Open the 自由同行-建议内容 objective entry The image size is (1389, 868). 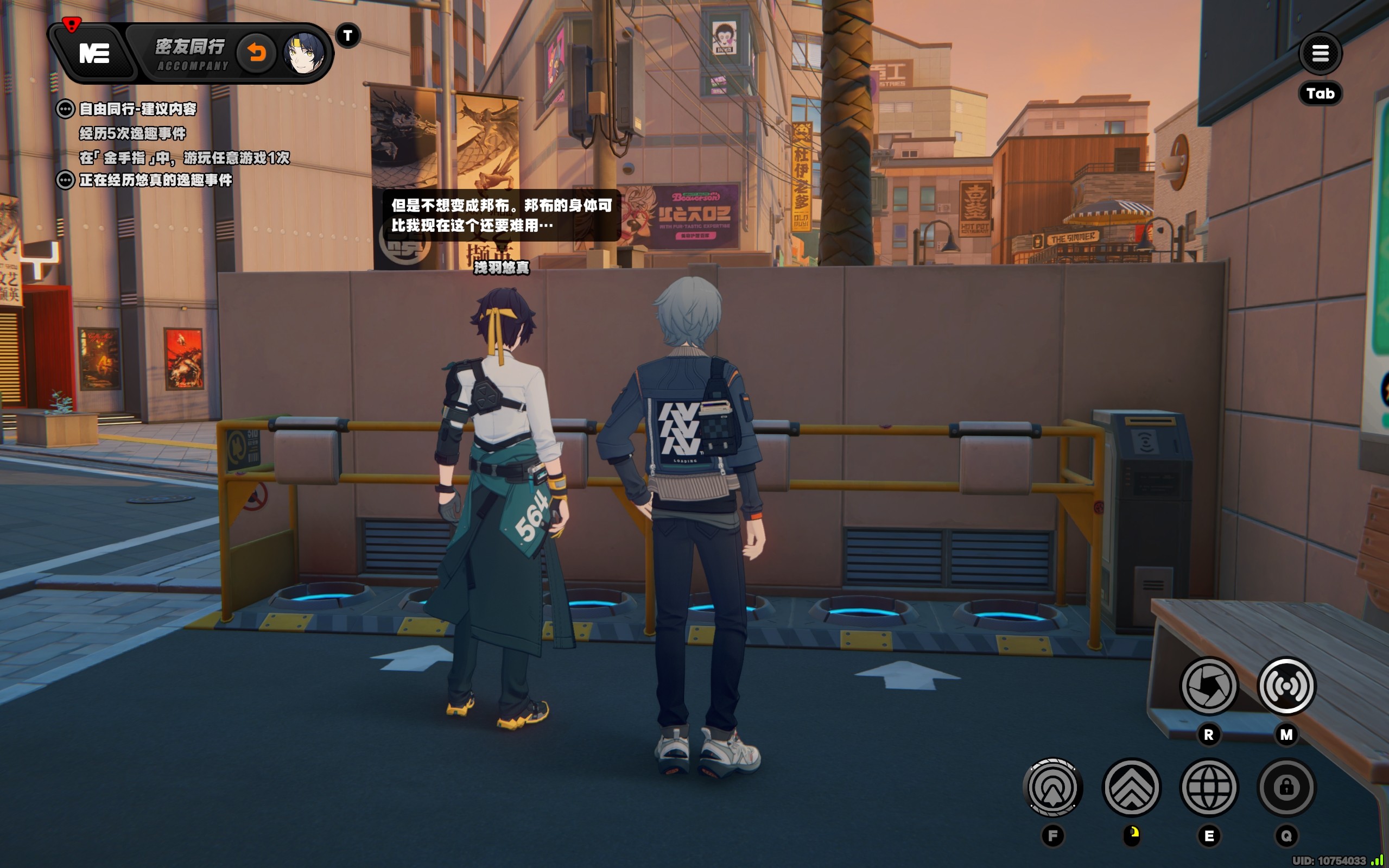tap(138, 109)
